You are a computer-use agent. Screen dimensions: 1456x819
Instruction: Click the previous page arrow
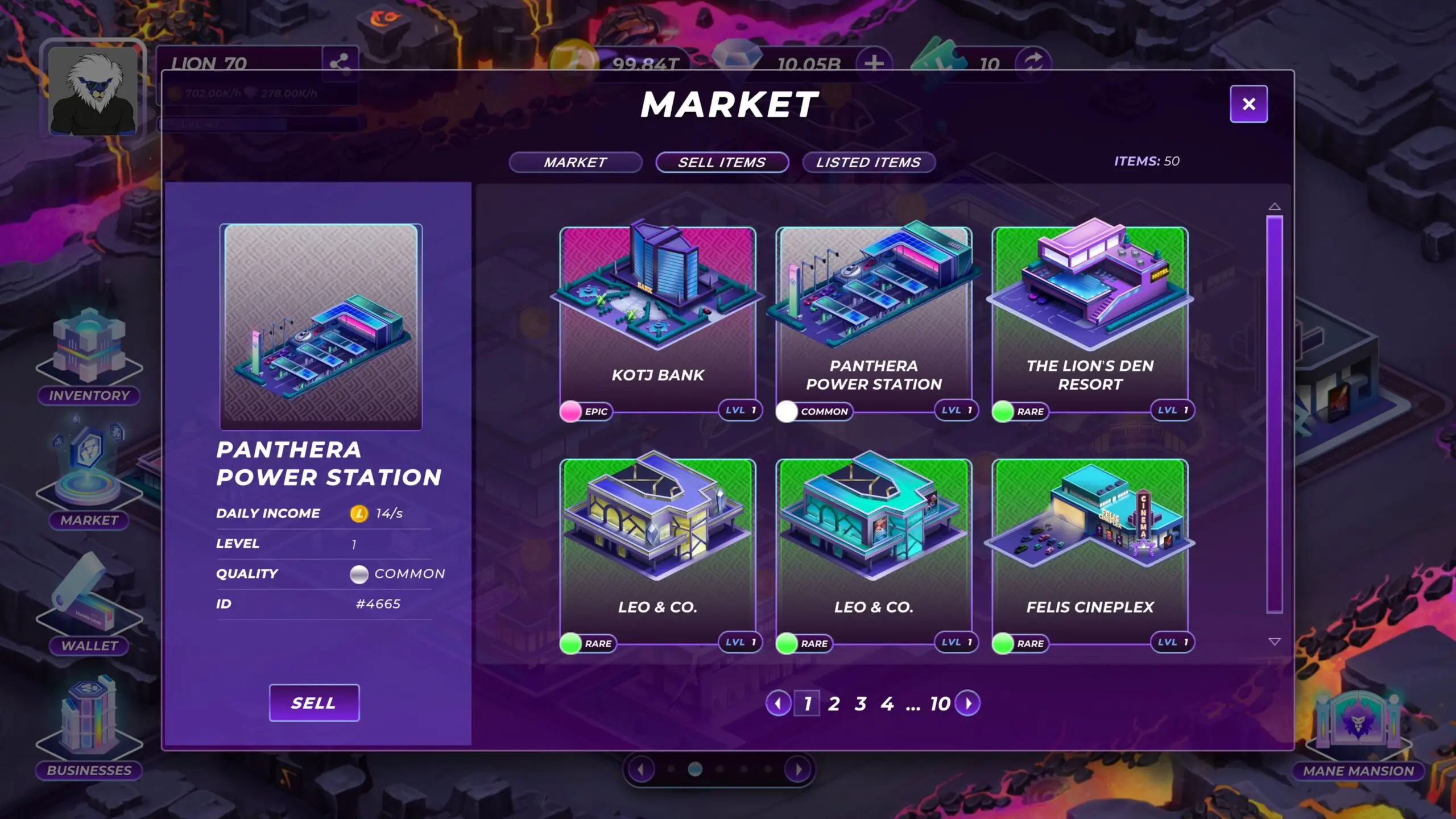click(777, 704)
